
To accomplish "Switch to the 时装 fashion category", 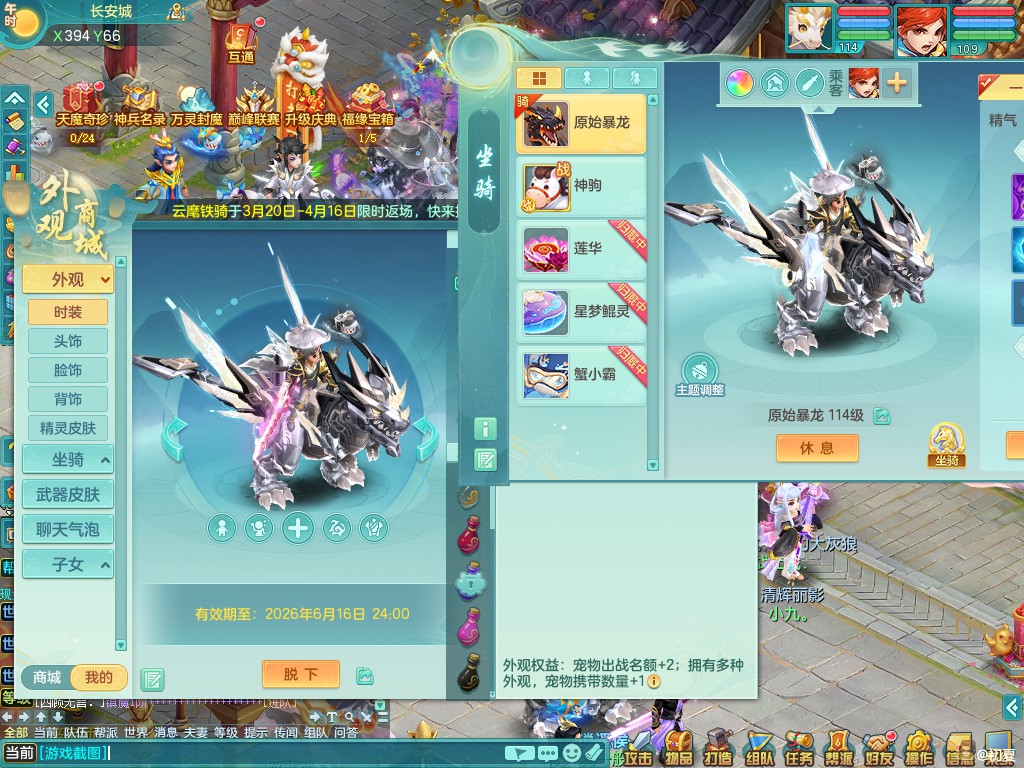I will (68, 312).
